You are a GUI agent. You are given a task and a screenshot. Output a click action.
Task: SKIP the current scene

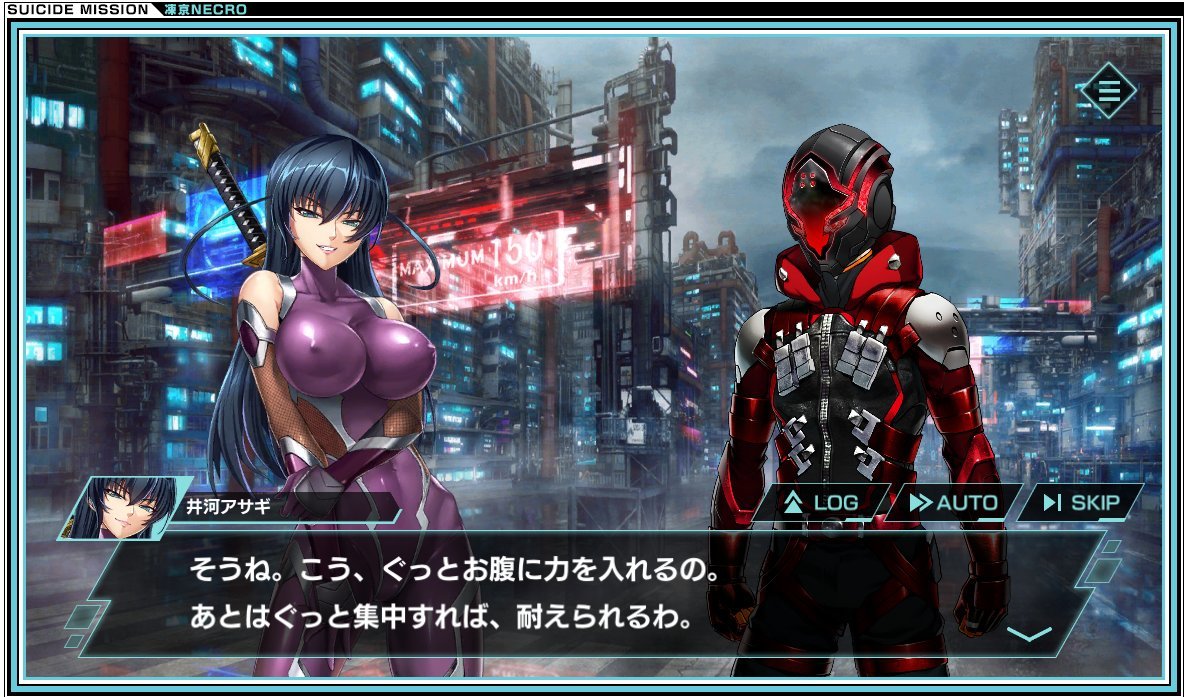1081,502
